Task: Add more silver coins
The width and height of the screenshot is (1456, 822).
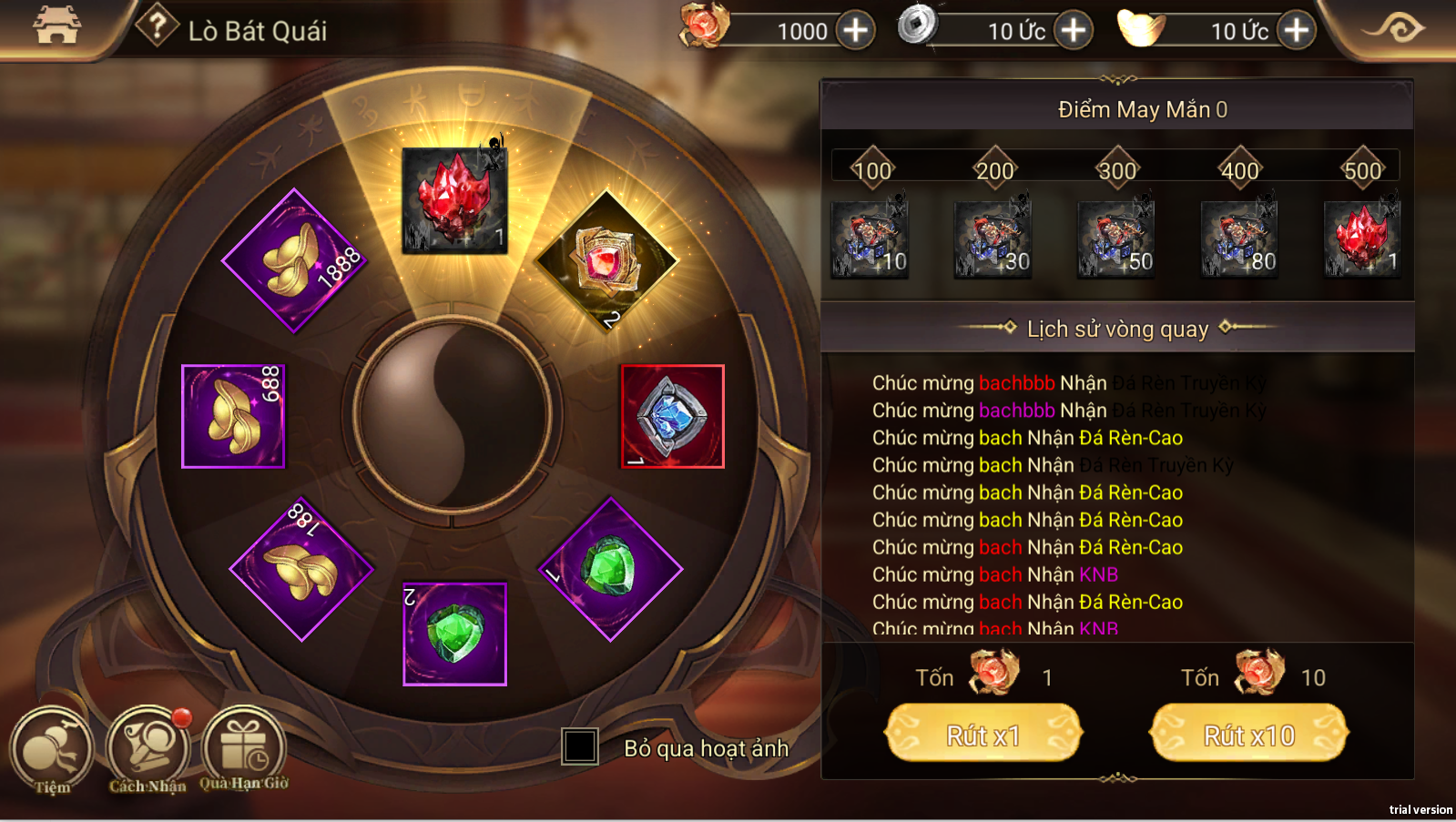Action: click(x=1074, y=30)
